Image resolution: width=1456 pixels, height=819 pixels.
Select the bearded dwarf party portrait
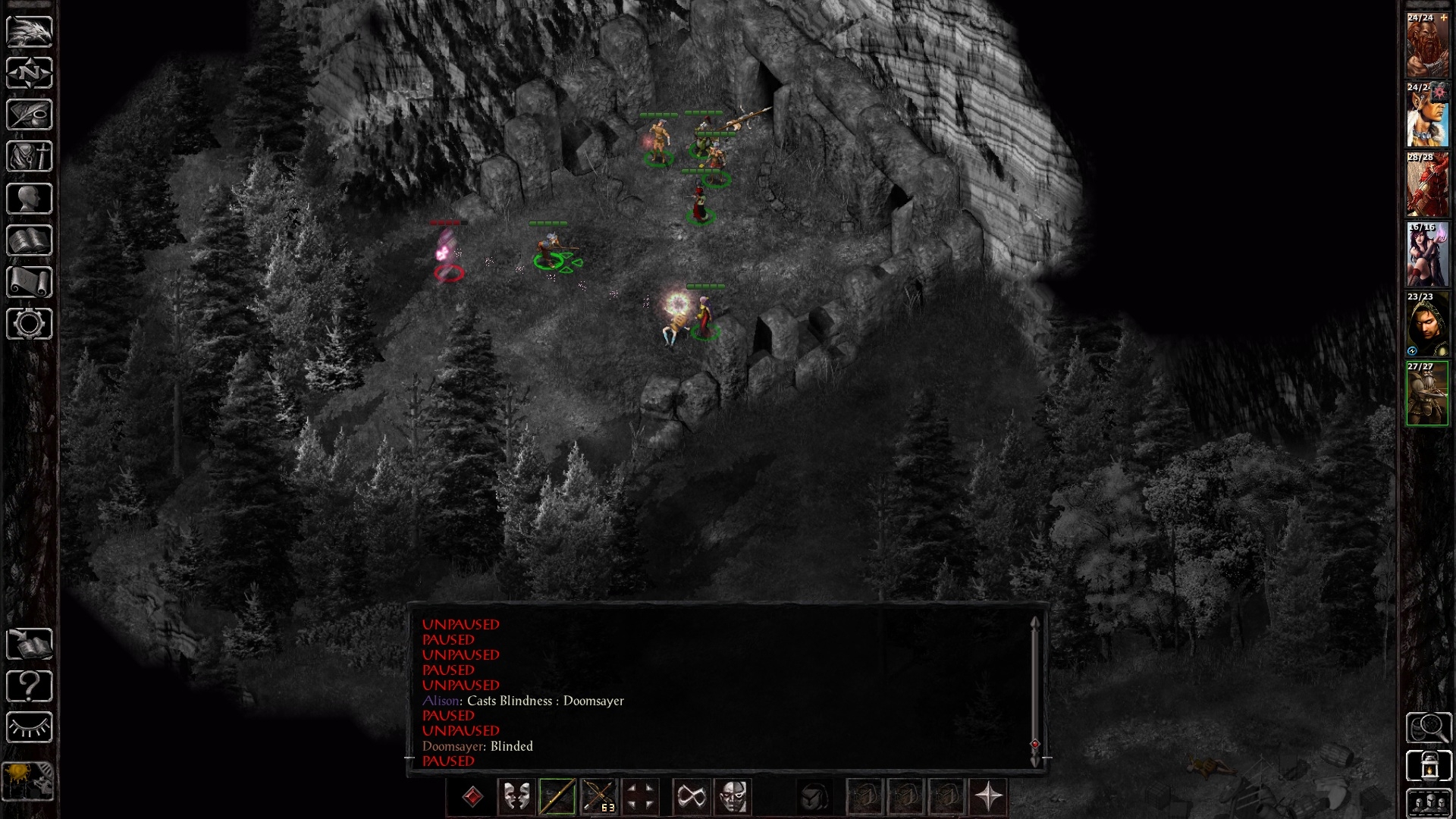(1427, 45)
